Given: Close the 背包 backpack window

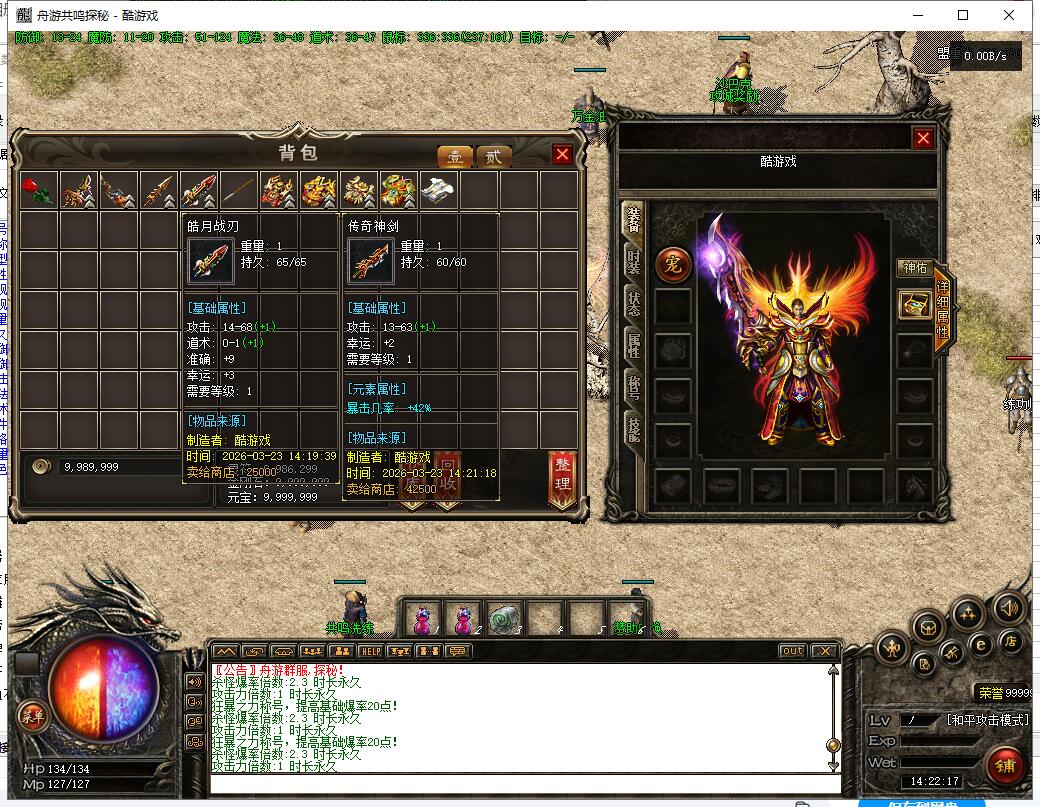Looking at the screenshot, I should tap(562, 154).
